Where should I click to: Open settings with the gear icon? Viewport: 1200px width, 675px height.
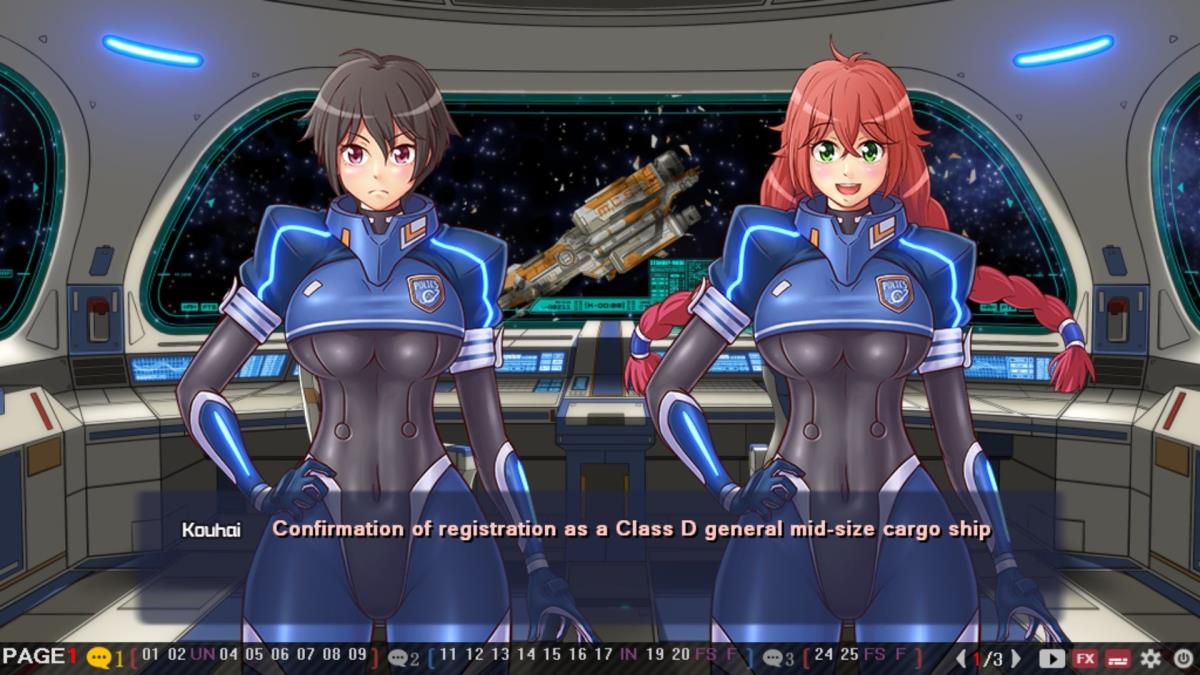click(x=1151, y=658)
